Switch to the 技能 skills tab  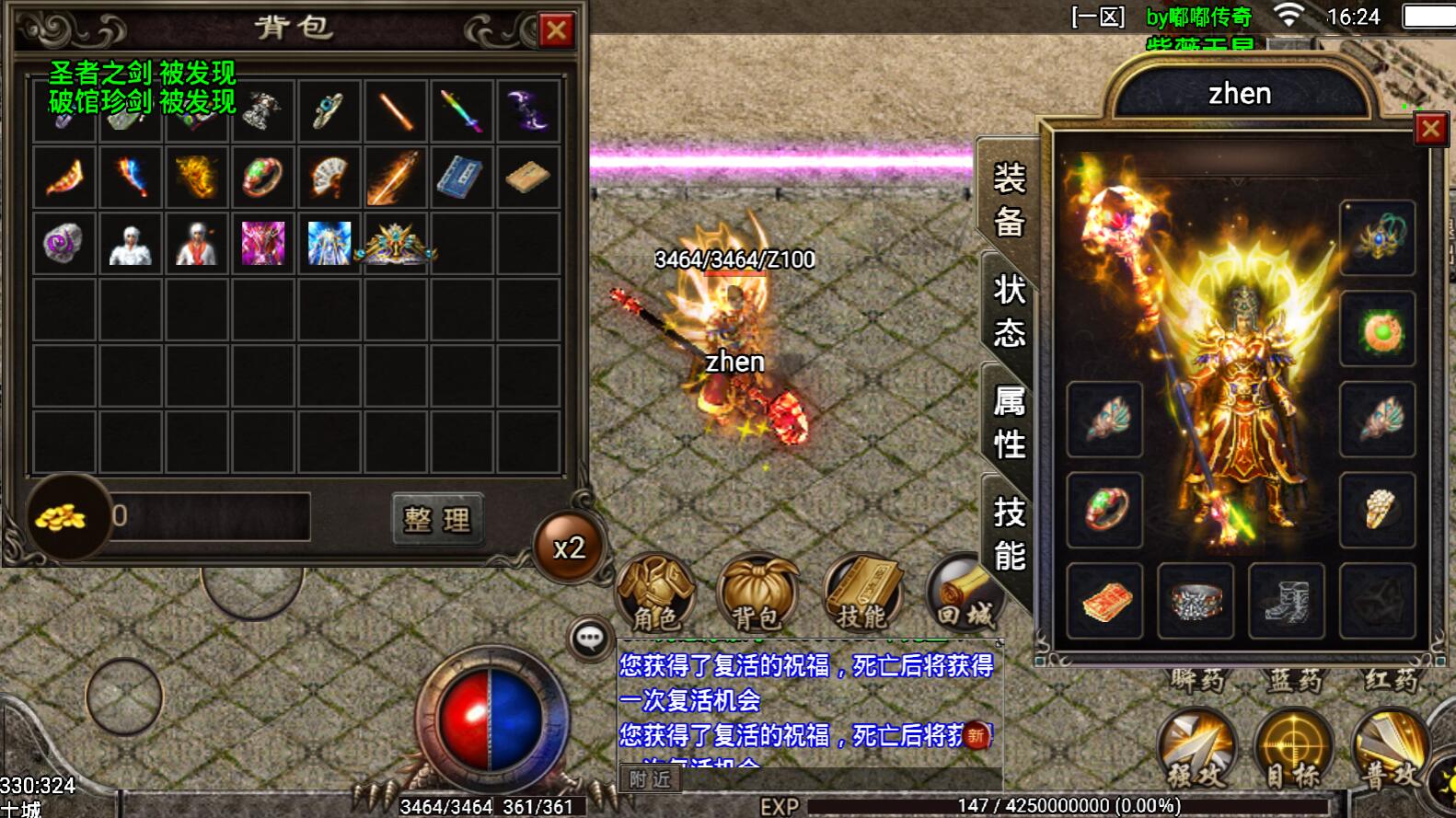coord(1009,534)
